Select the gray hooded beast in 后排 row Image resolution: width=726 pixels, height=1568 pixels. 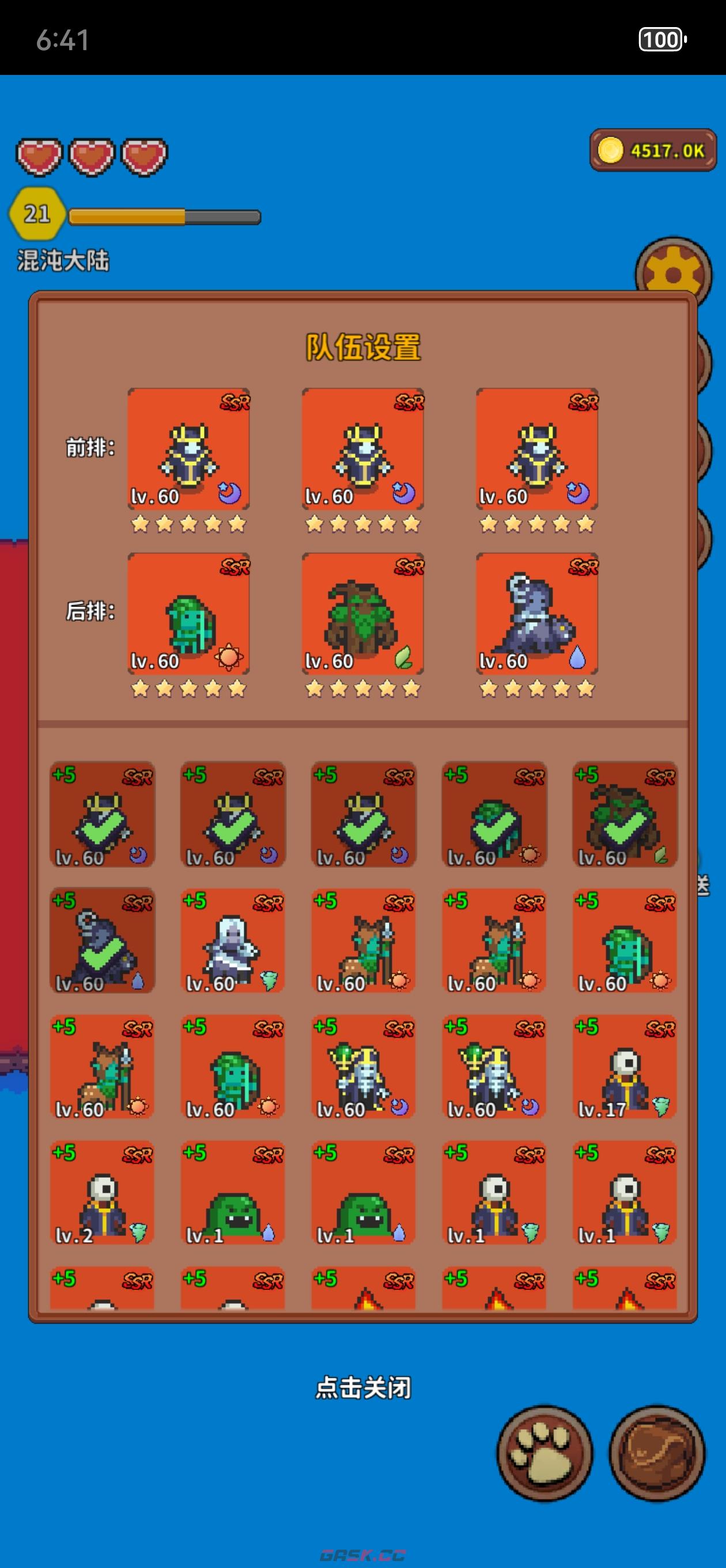537,613
